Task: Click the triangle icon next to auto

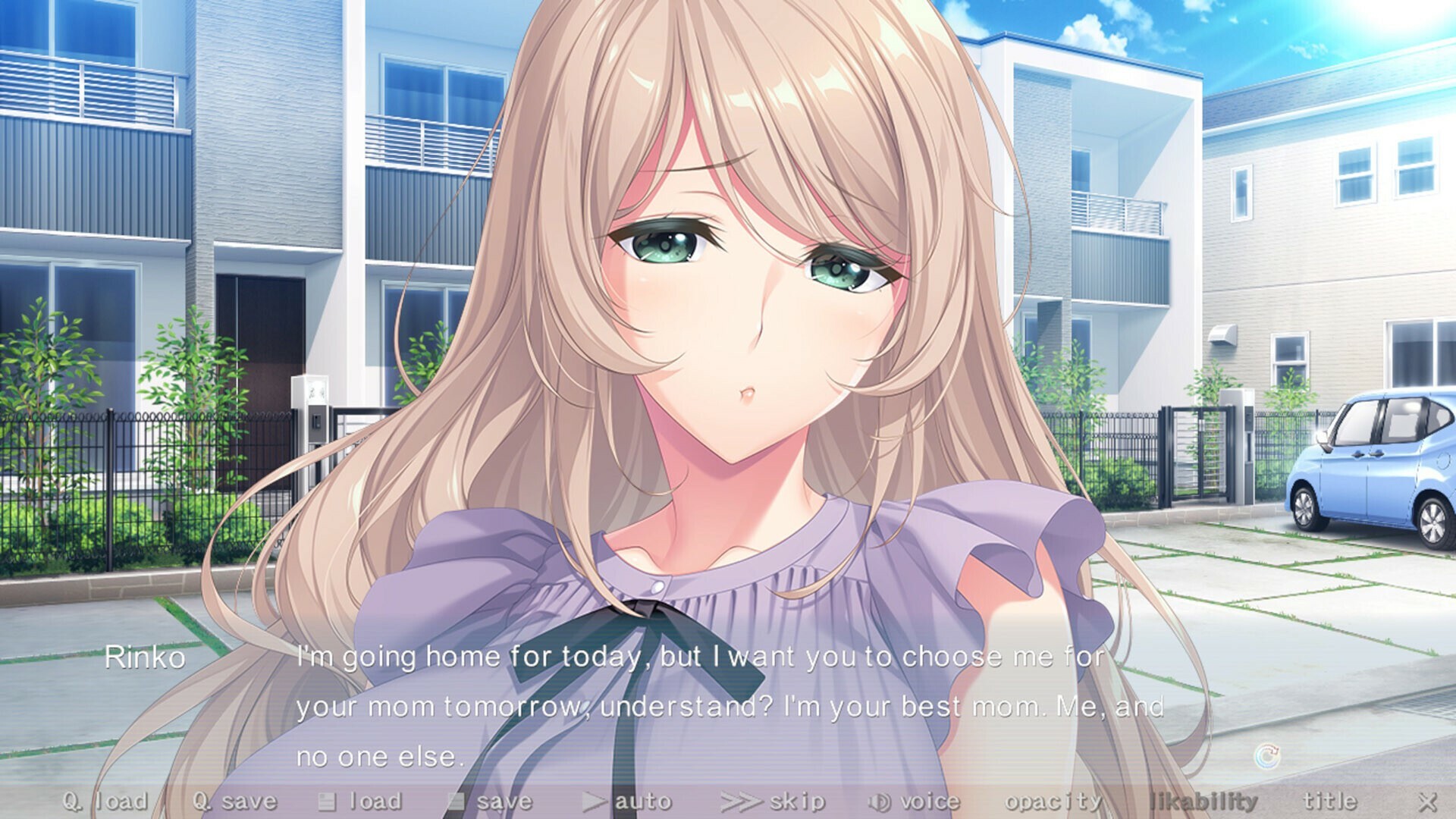Action: (x=595, y=800)
